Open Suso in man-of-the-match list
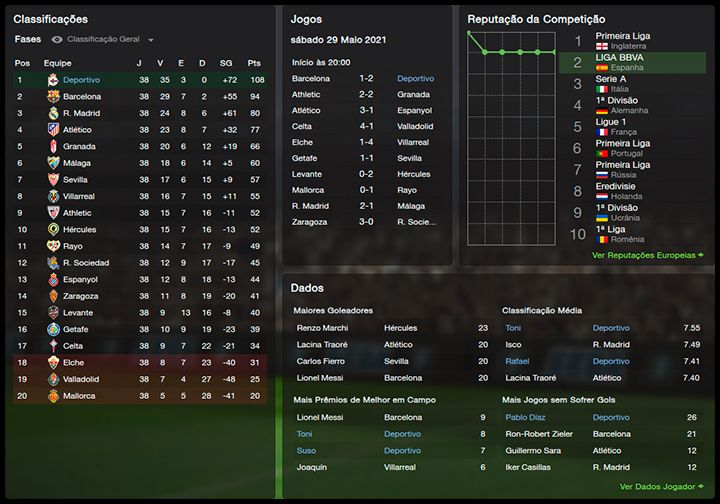 point(305,450)
